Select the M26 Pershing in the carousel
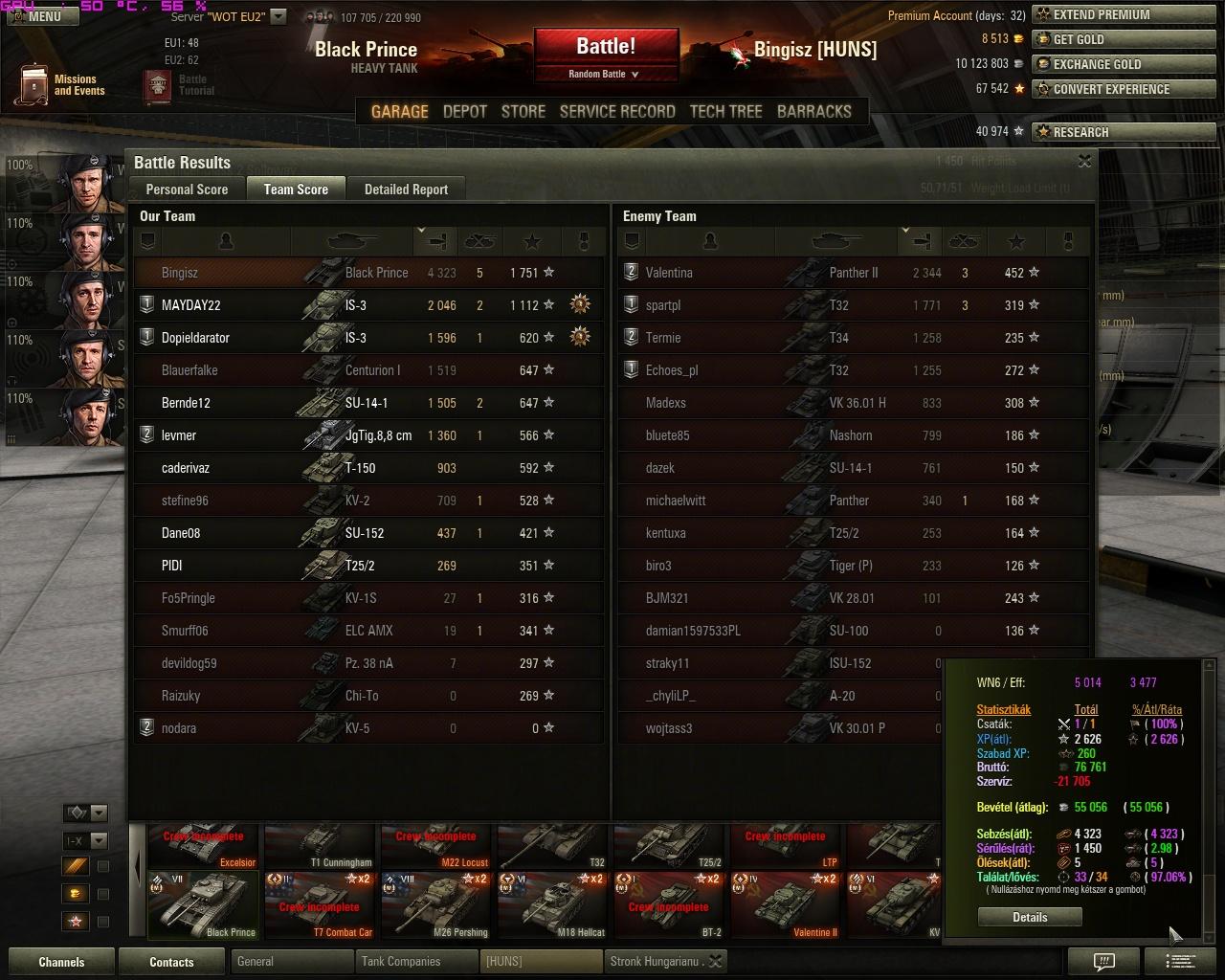Image resolution: width=1225 pixels, height=980 pixels. pyautogui.click(x=435, y=904)
